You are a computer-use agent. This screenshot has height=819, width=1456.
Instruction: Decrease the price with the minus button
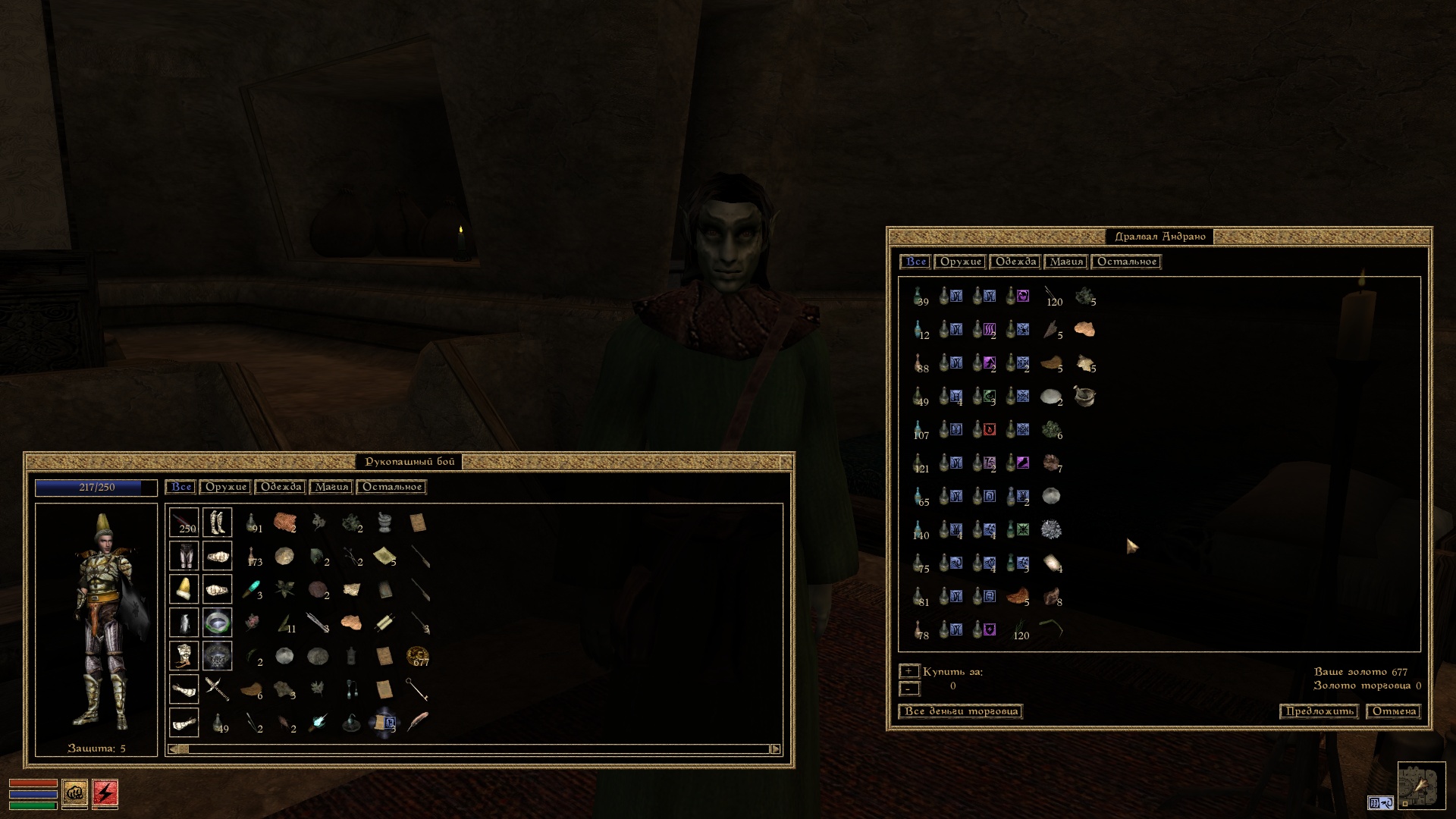click(x=908, y=689)
